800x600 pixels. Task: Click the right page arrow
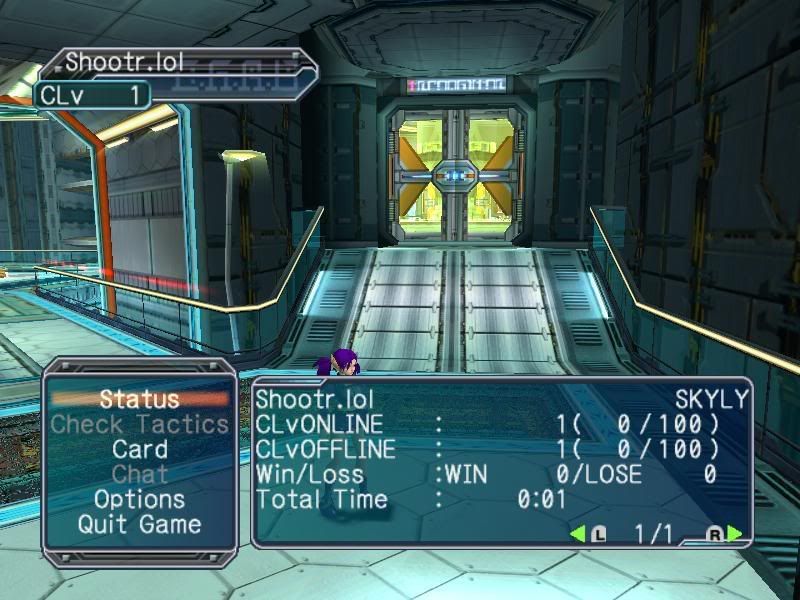coord(735,534)
